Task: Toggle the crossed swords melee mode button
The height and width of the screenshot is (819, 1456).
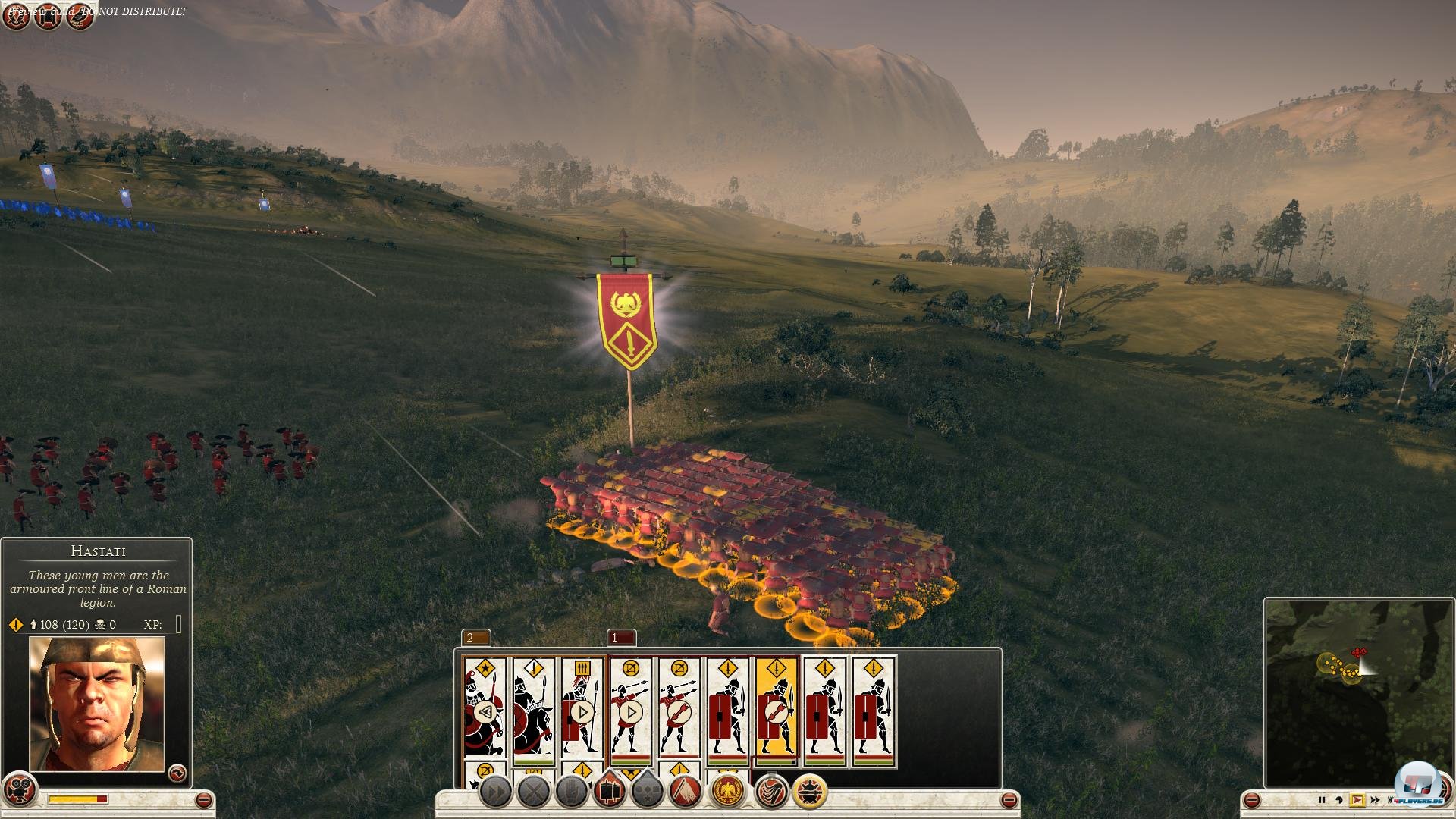Action: tap(534, 792)
